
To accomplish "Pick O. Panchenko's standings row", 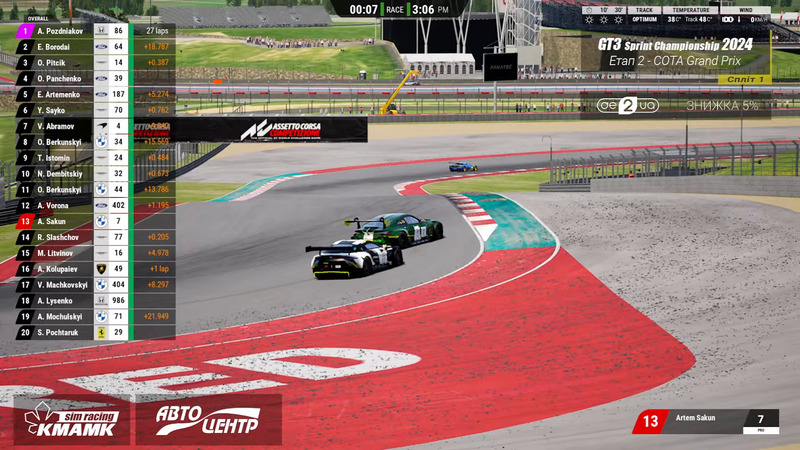I will coord(62,79).
